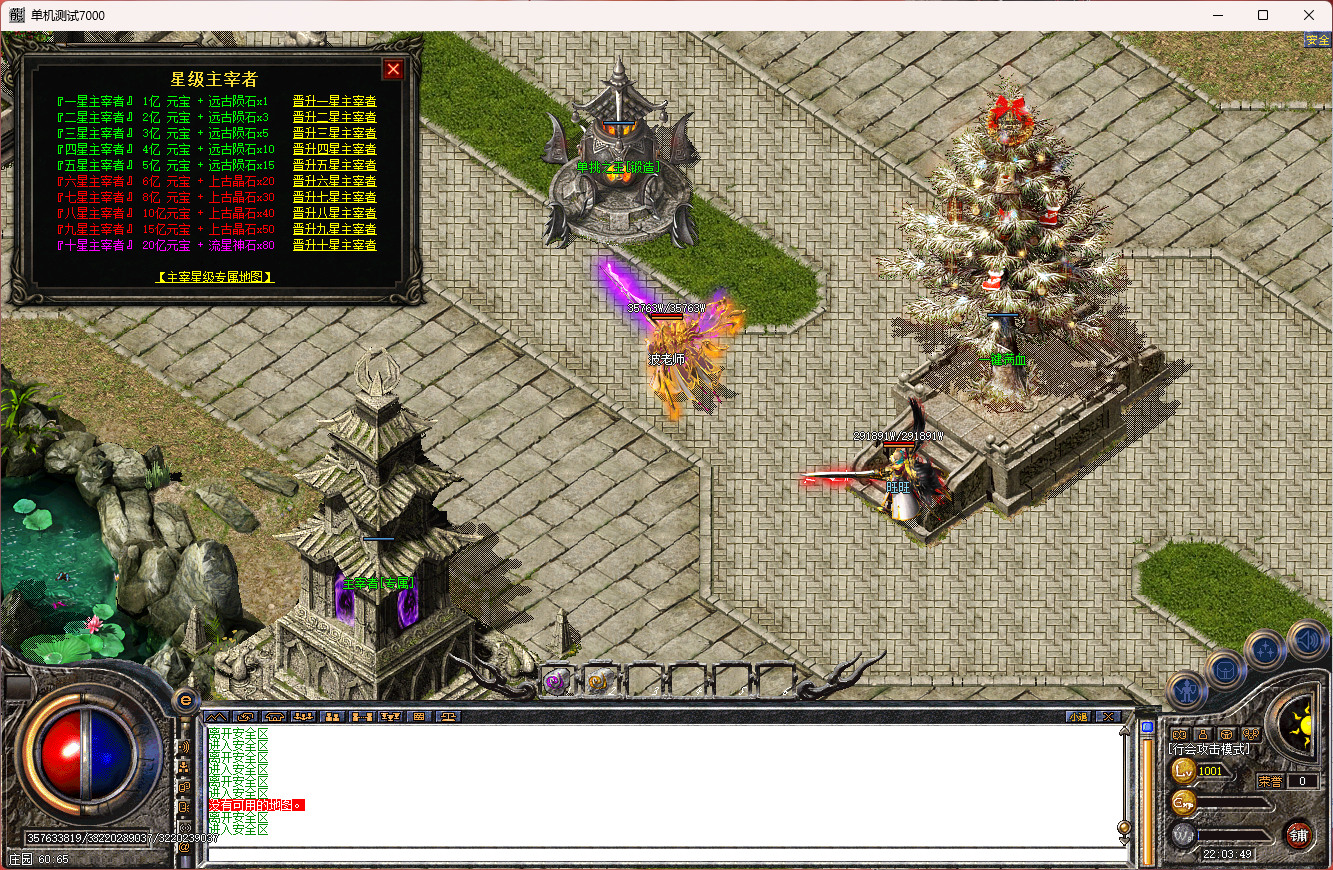Open the bag round button
The height and width of the screenshot is (870, 1333).
[1226, 669]
